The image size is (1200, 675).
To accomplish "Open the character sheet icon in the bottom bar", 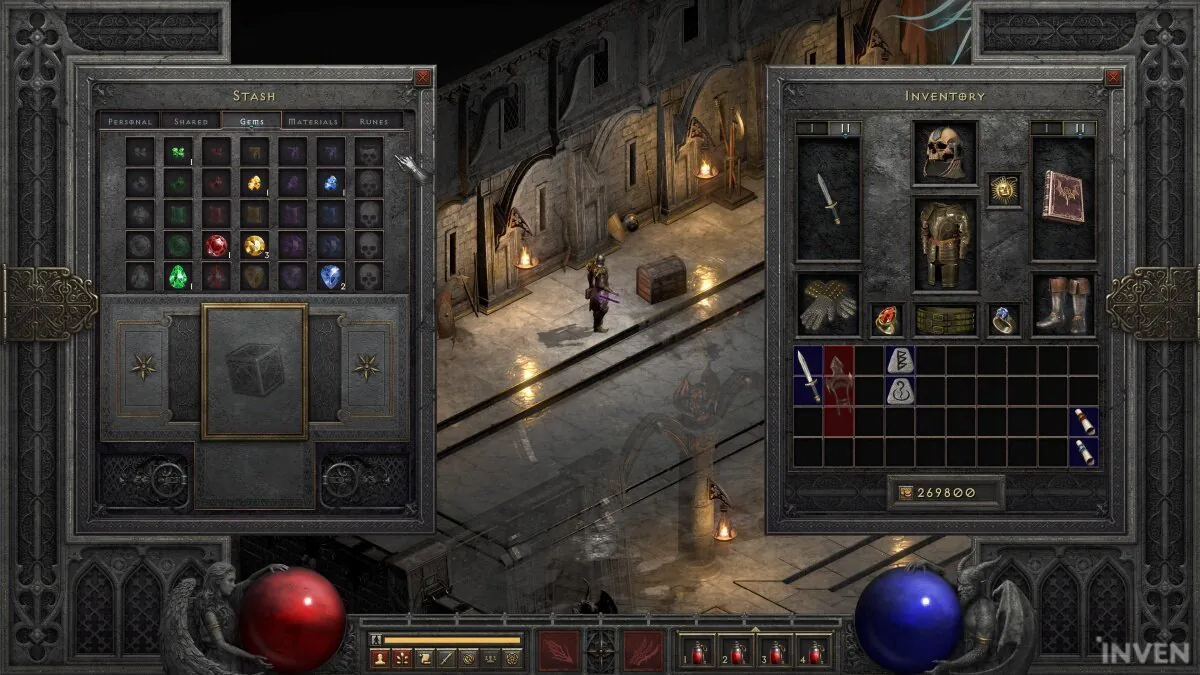I will [x=380, y=657].
